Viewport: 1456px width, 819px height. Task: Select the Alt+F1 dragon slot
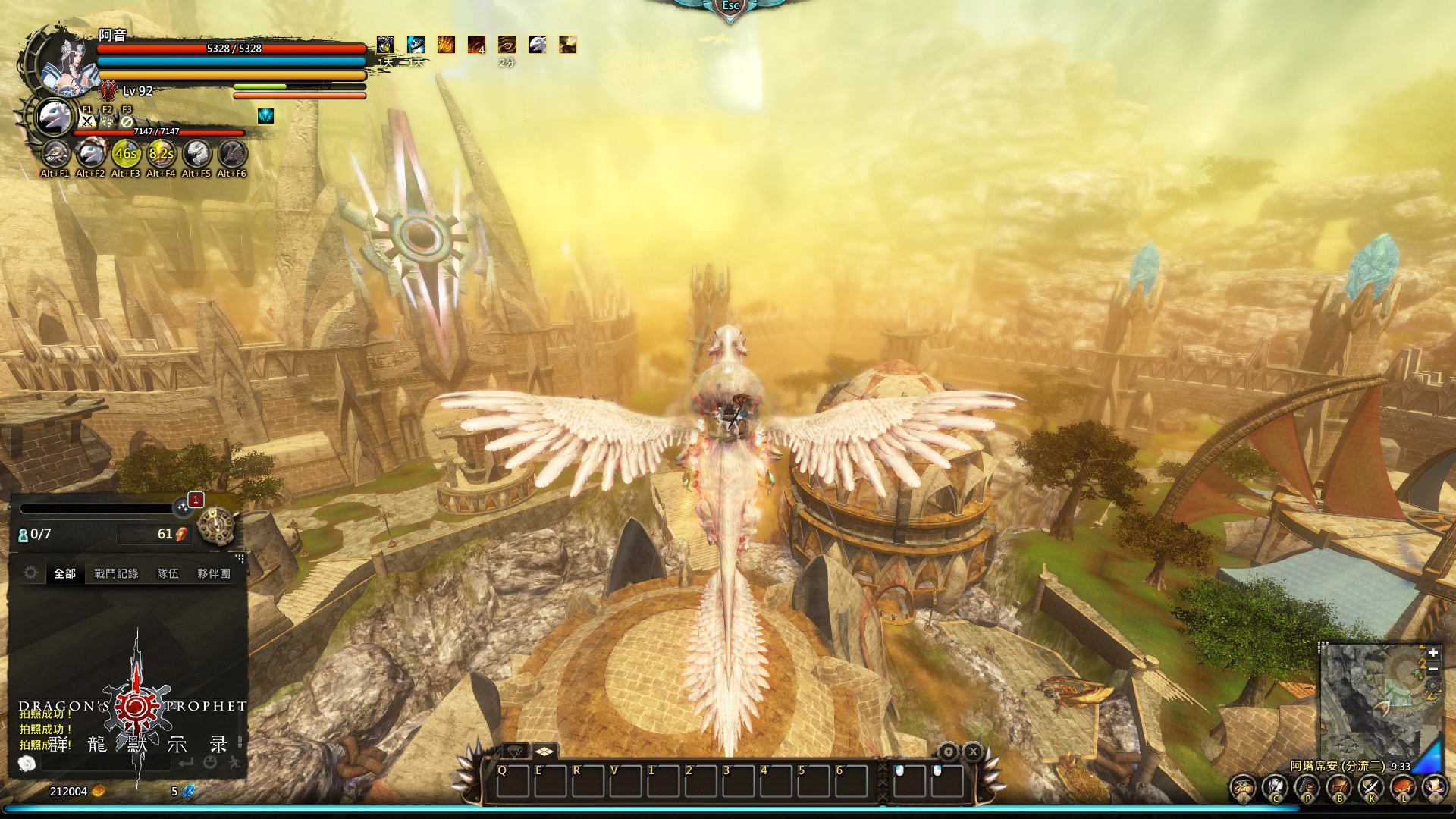(55, 154)
